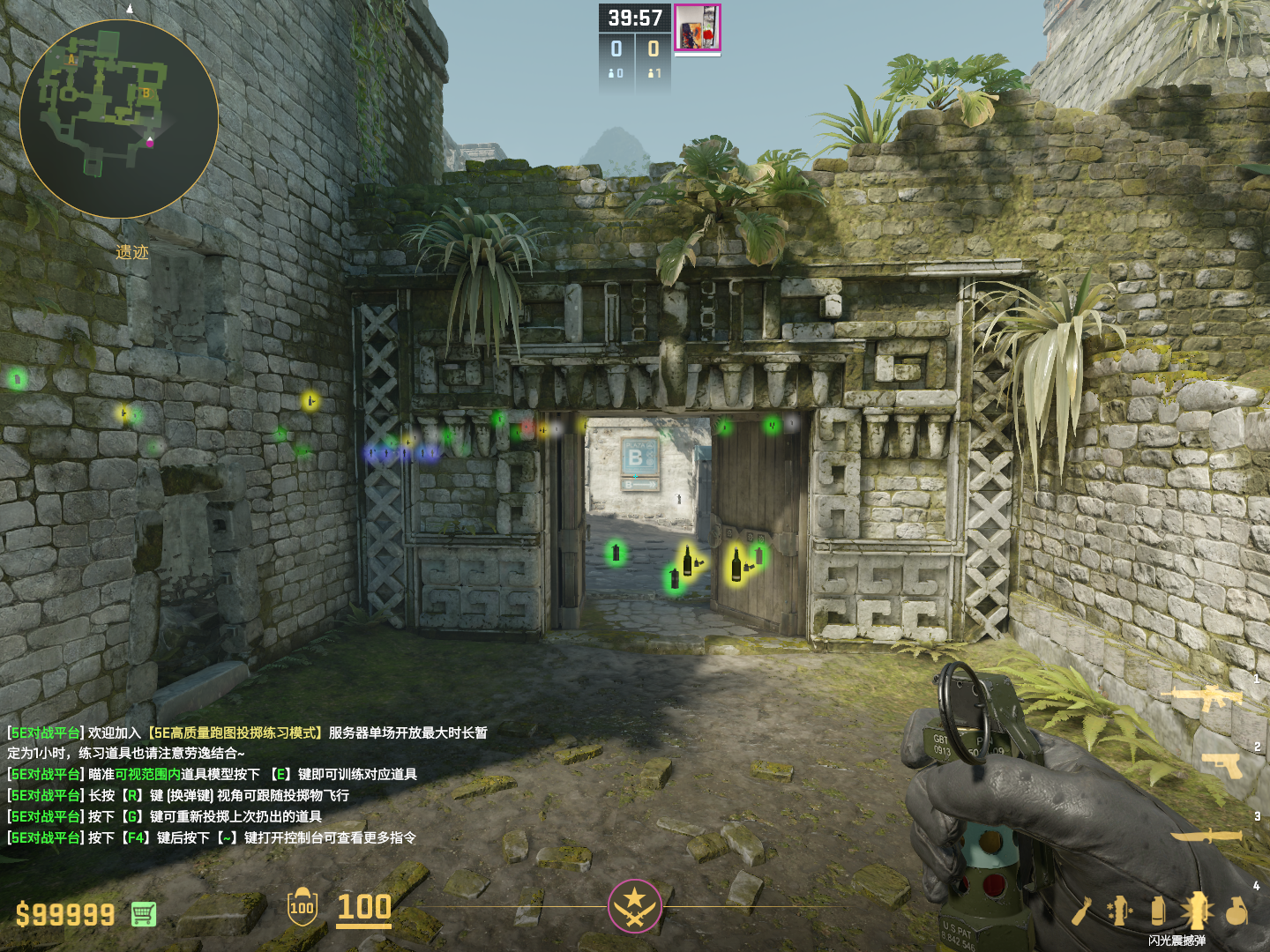The width and height of the screenshot is (1270, 952).
Task: Choose the HE grenade icon
Action: click(x=1236, y=911)
